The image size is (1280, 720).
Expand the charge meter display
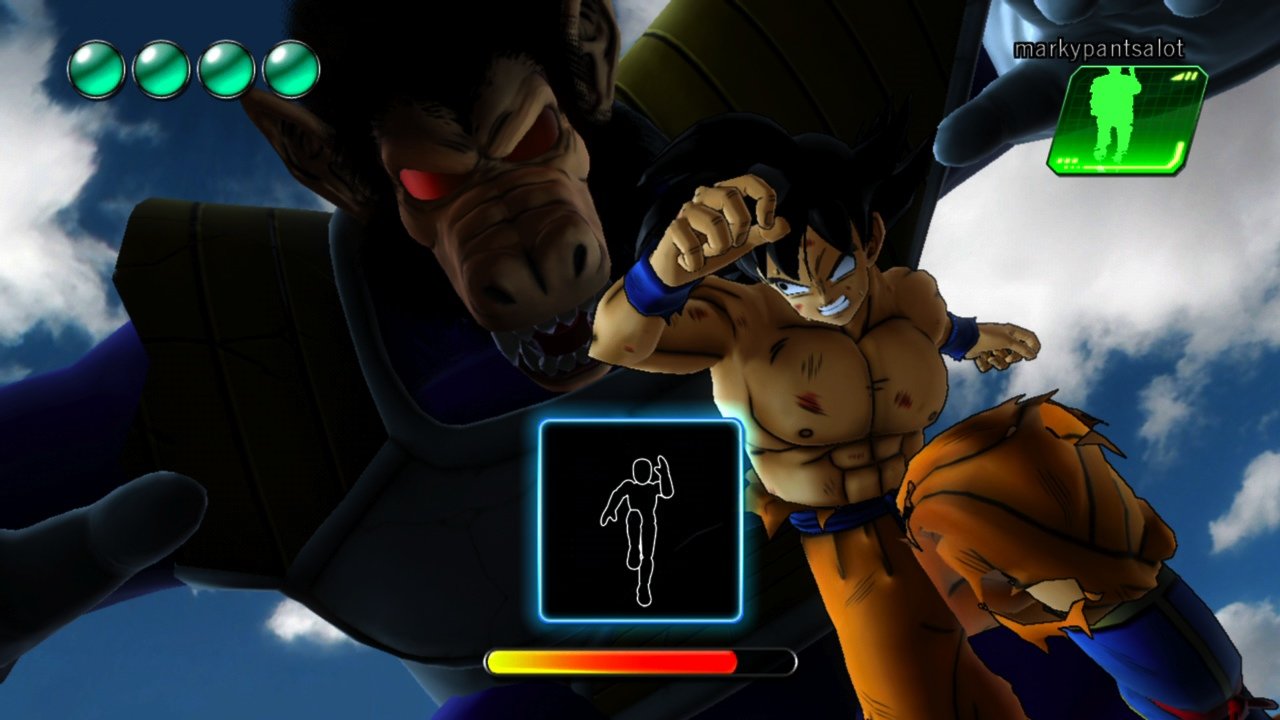coord(640,661)
